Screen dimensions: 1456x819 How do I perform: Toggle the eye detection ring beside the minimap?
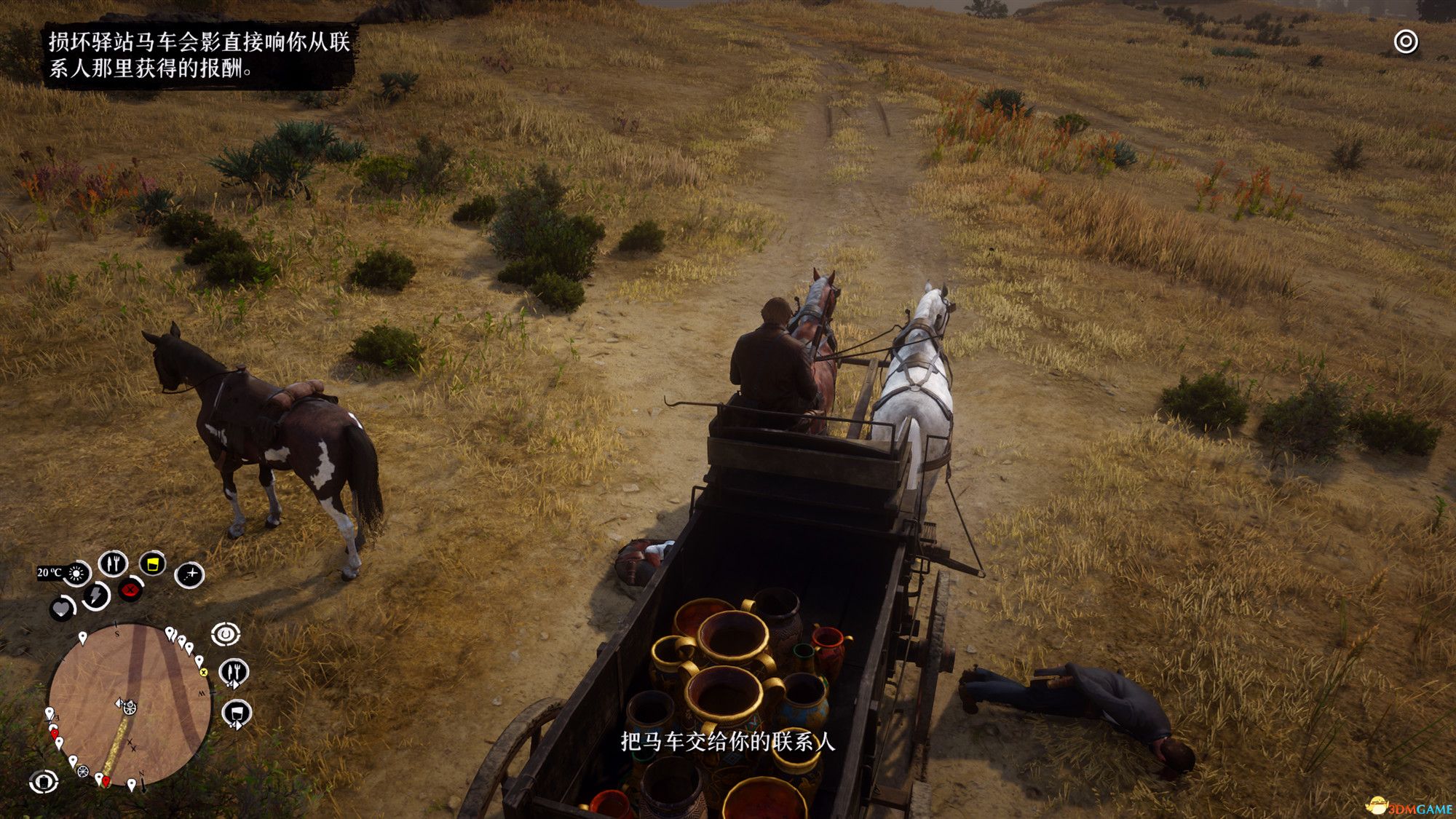click(226, 633)
